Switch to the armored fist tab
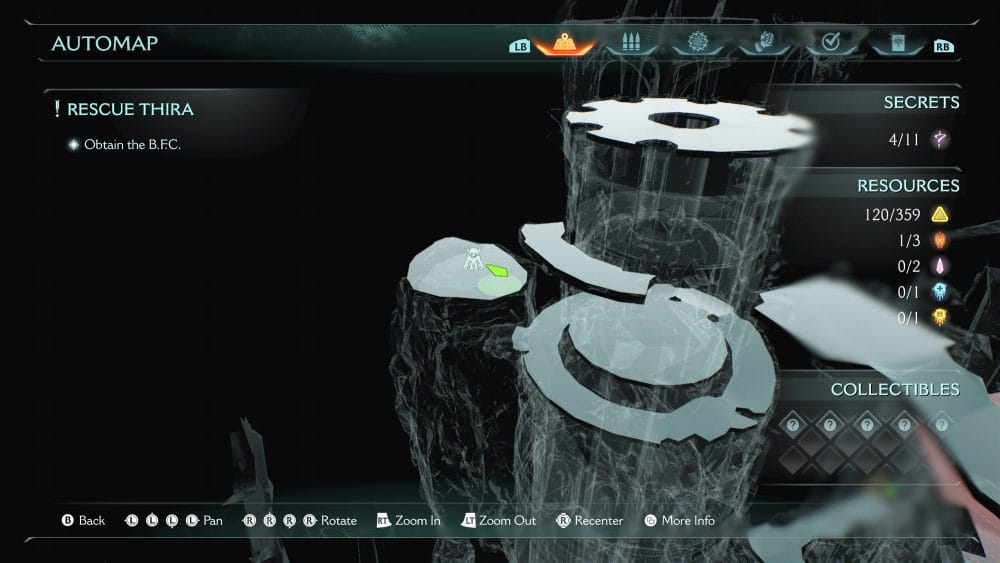This screenshot has height=563, width=1000. (763, 44)
